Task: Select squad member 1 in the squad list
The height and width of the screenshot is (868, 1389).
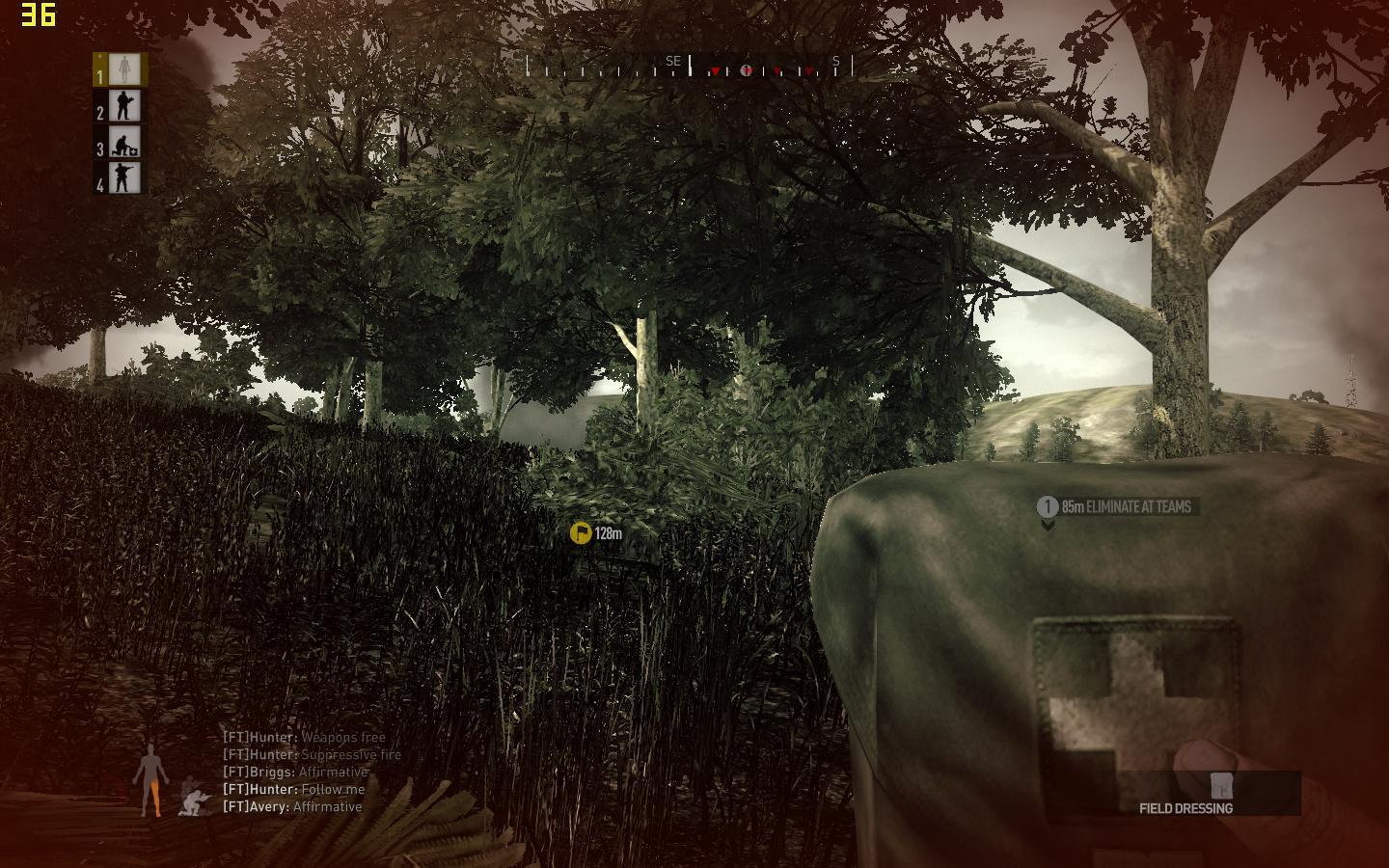Action: click(x=122, y=69)
